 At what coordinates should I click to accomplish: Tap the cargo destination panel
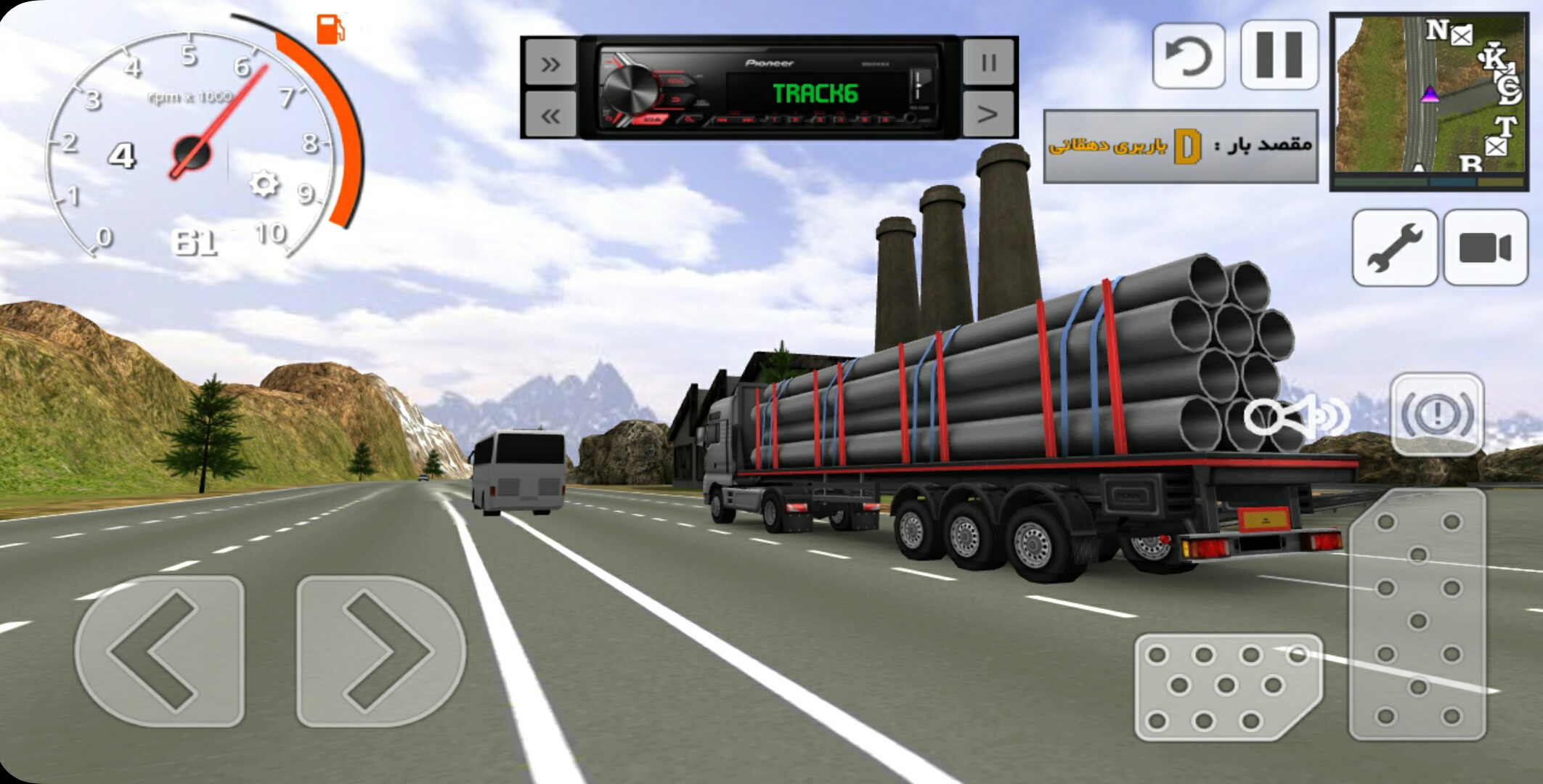pyautogui.click(x=1180, y=146)
